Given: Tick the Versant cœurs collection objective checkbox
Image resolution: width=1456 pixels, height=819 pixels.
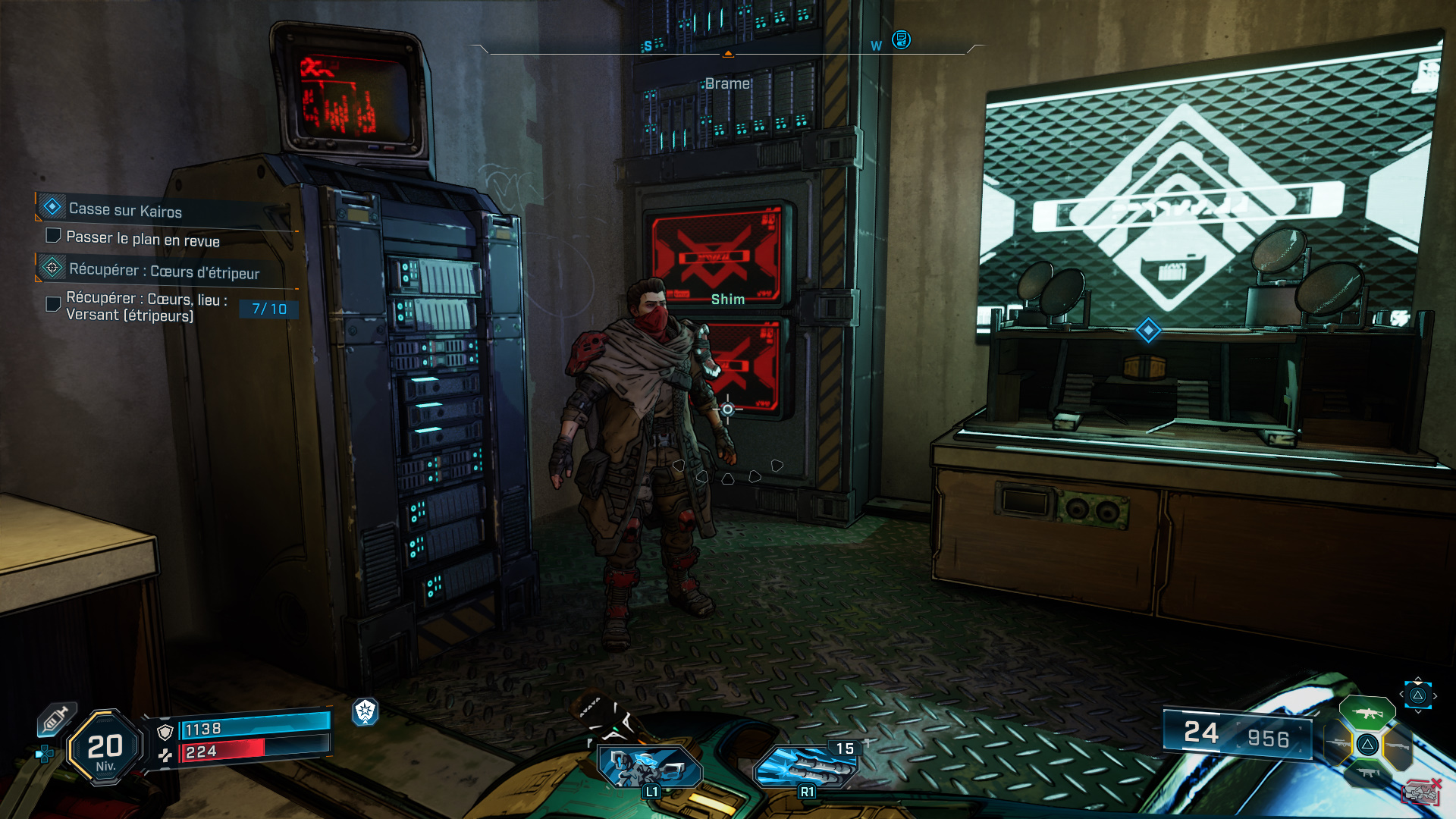Looking at the screenshot, I should pos(54,304).
